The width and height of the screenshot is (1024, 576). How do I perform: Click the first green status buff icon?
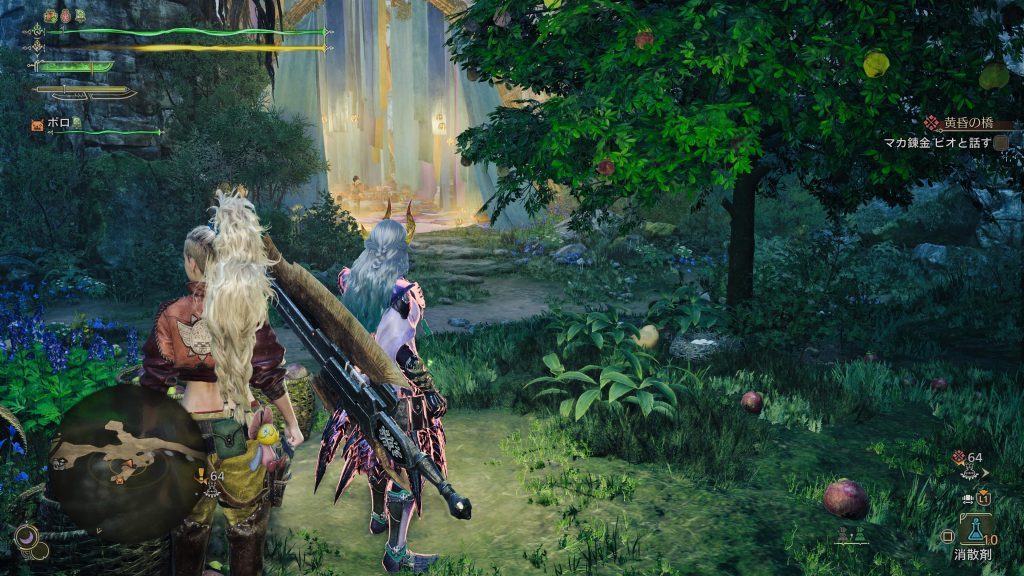[51, 16]
